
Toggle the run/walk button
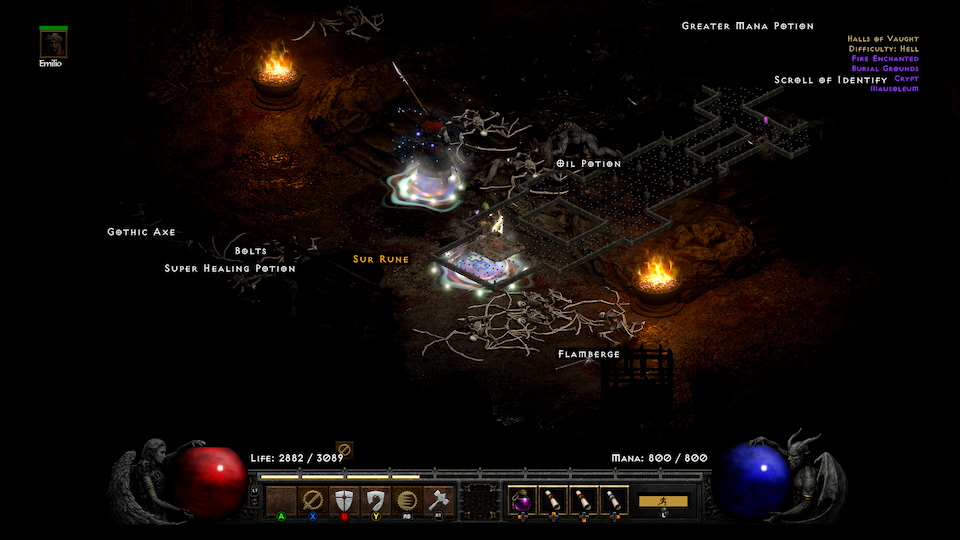[x=664, y=502]
